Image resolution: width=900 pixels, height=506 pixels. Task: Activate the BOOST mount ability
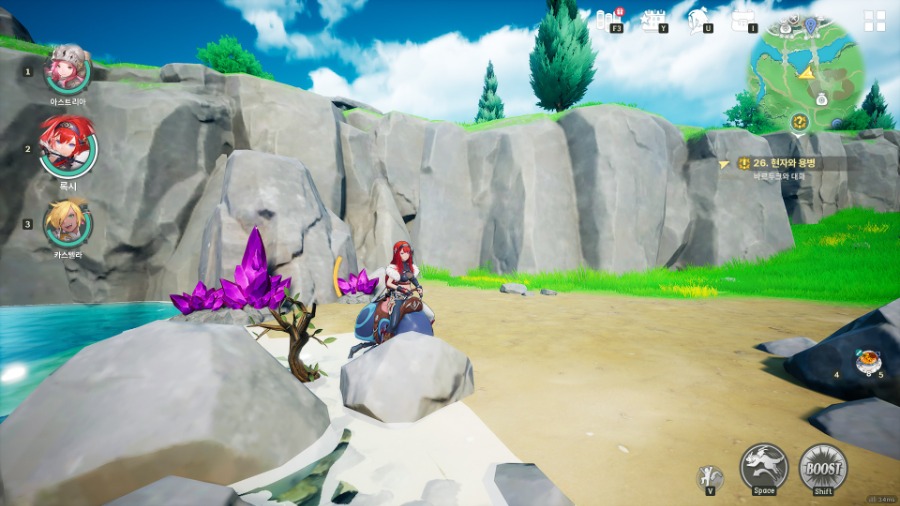pyautogui.click(x=823, y=466)
